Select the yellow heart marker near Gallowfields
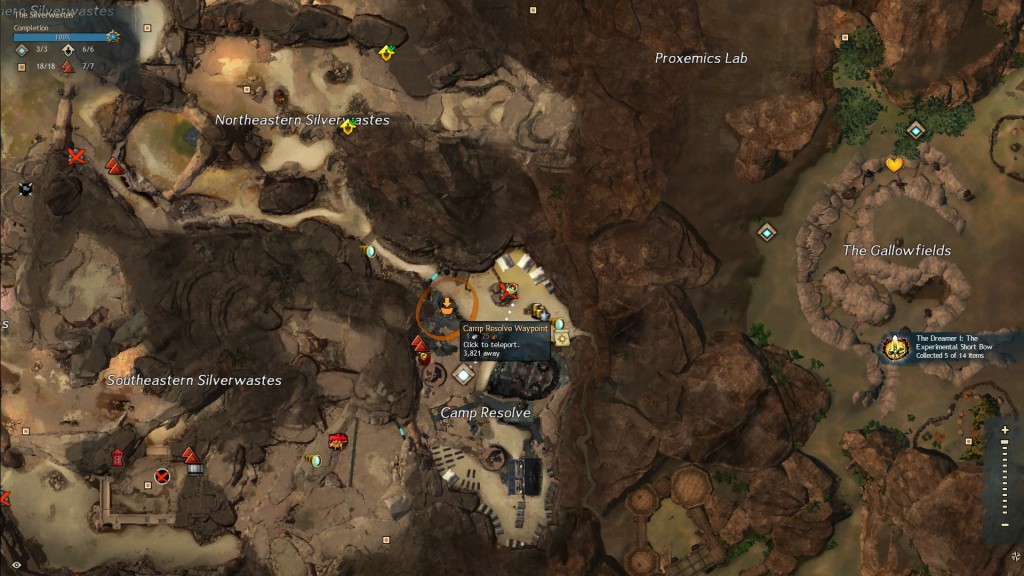 click(x=894, y=165)
